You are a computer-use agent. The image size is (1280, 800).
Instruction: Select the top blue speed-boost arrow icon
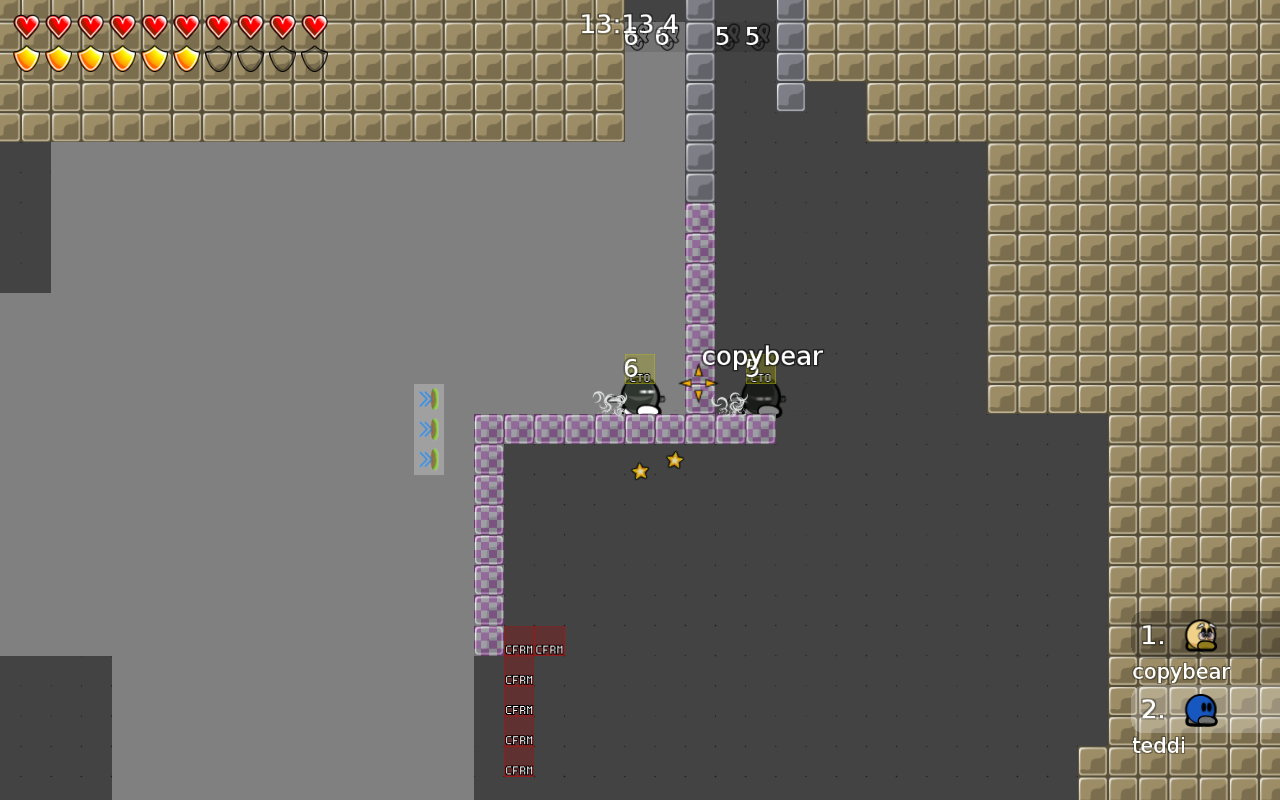tap(429, 398)
